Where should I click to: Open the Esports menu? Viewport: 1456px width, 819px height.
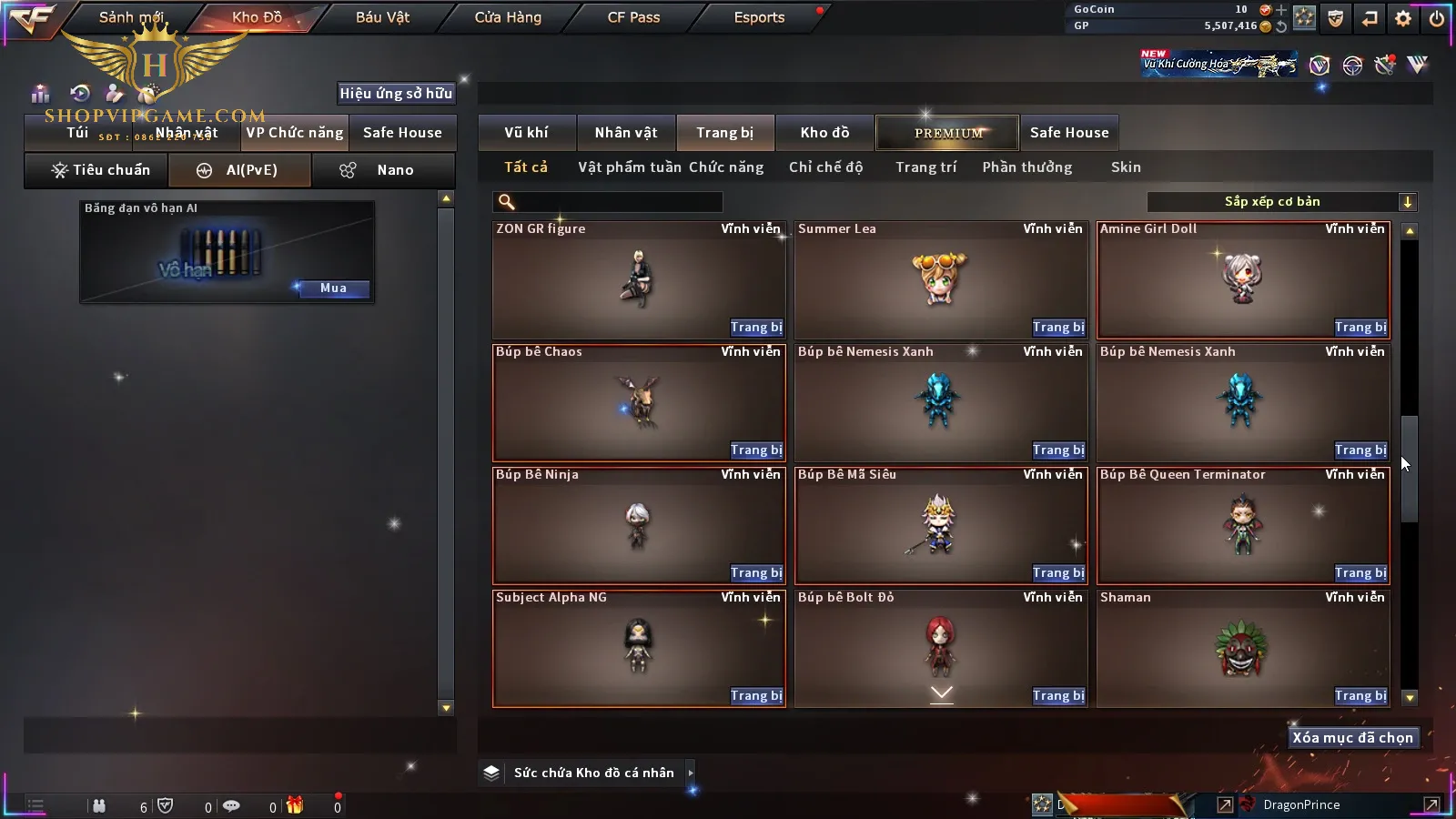759,17
